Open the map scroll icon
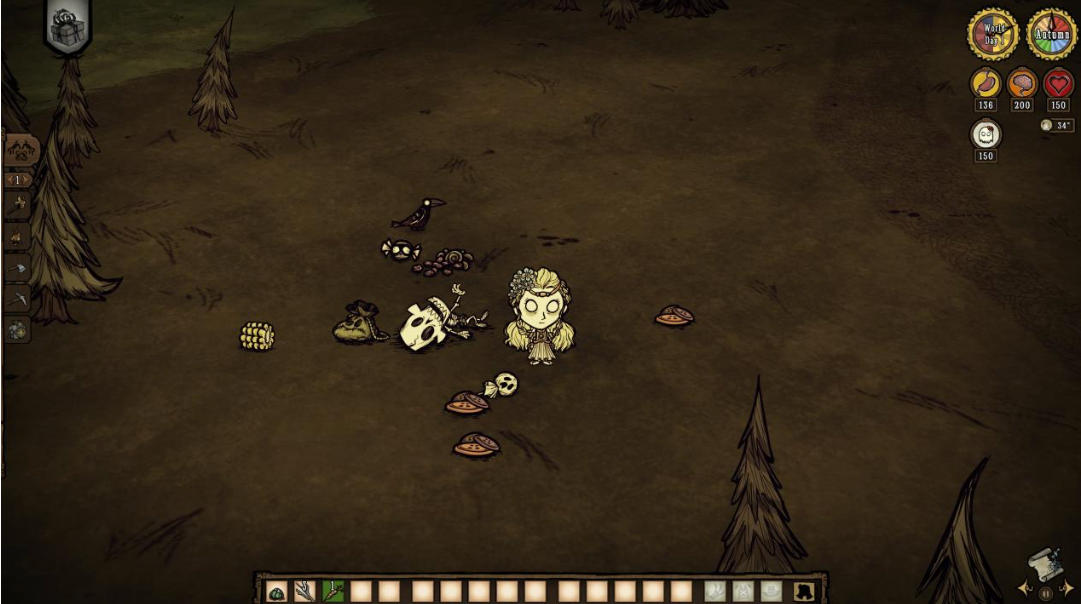This screenshot has height=604, width=1081. [1044, 566]
